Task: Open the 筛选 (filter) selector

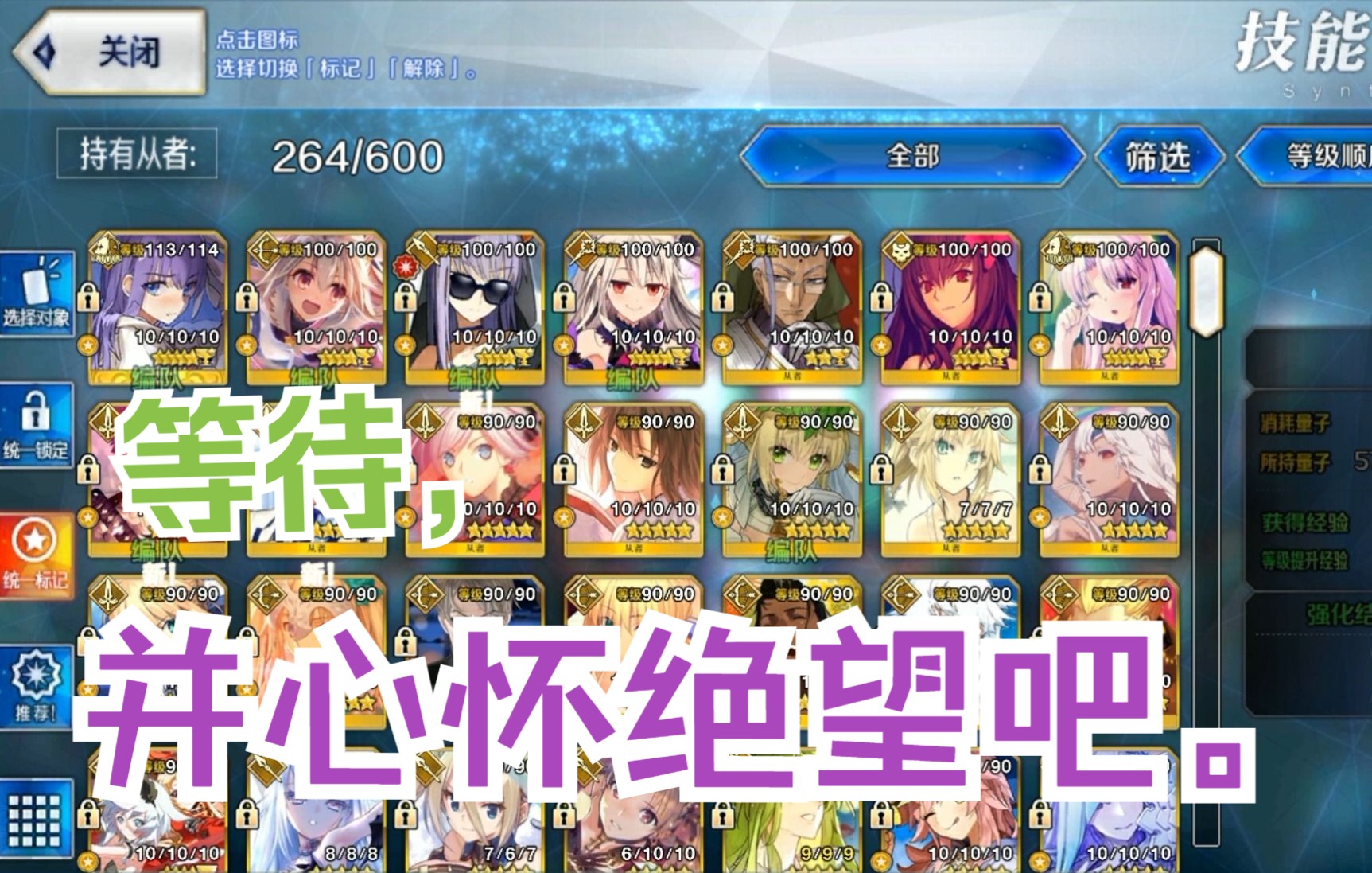Action: point(1157,158)
